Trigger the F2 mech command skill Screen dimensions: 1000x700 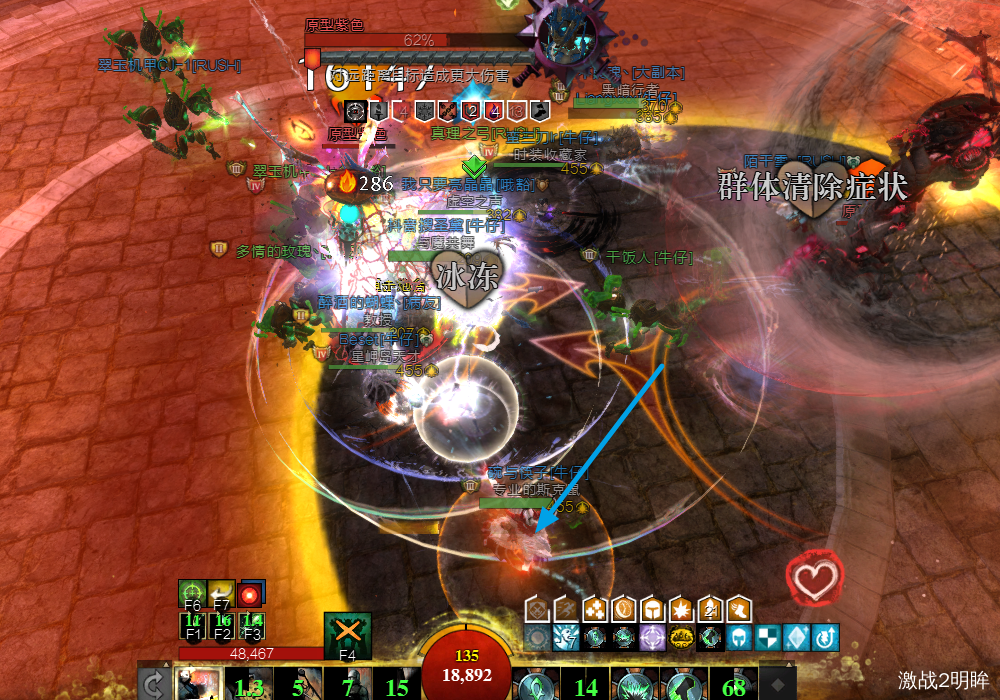pos(222,625)
